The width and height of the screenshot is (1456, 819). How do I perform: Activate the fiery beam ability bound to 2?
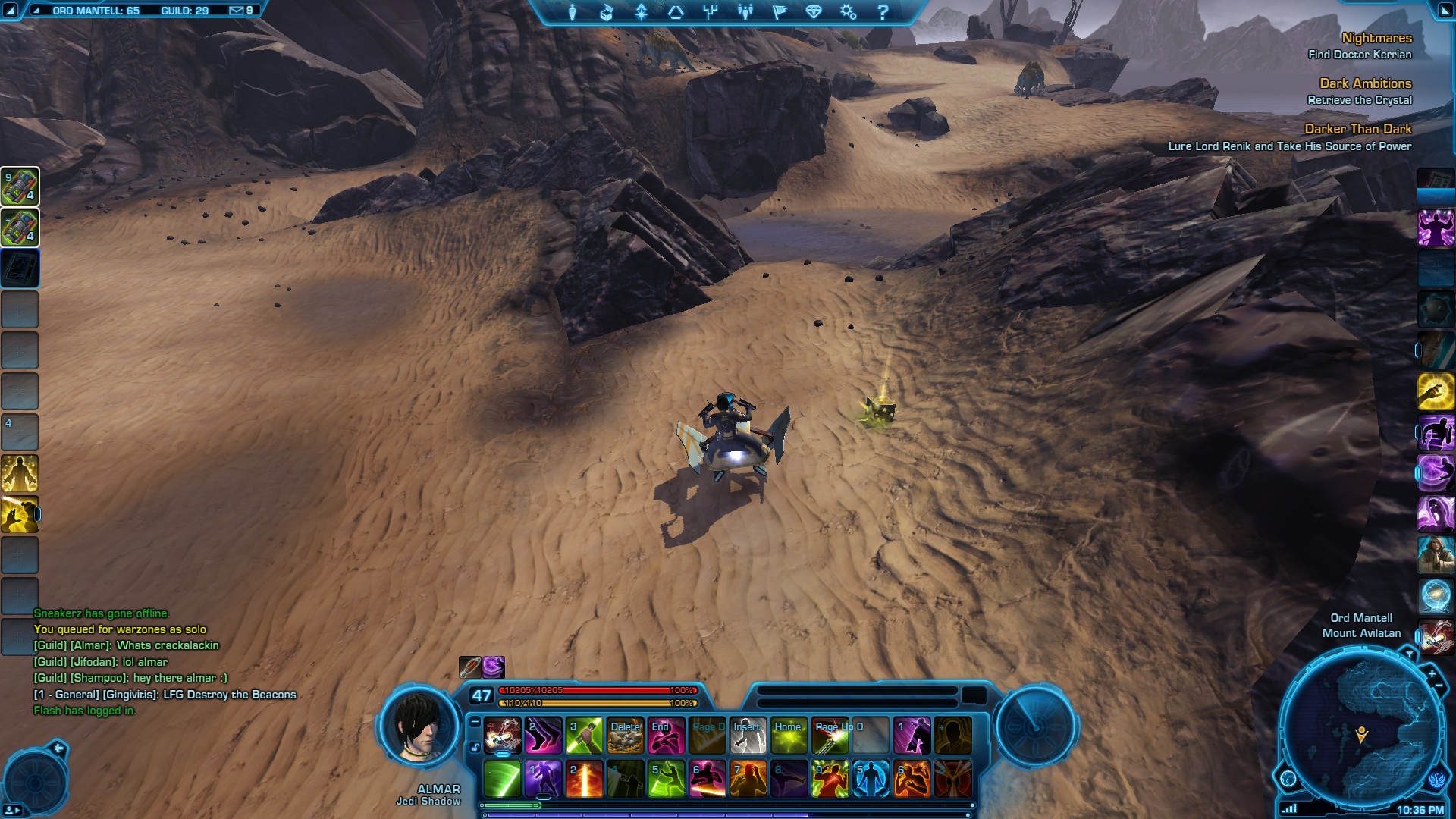584,779
